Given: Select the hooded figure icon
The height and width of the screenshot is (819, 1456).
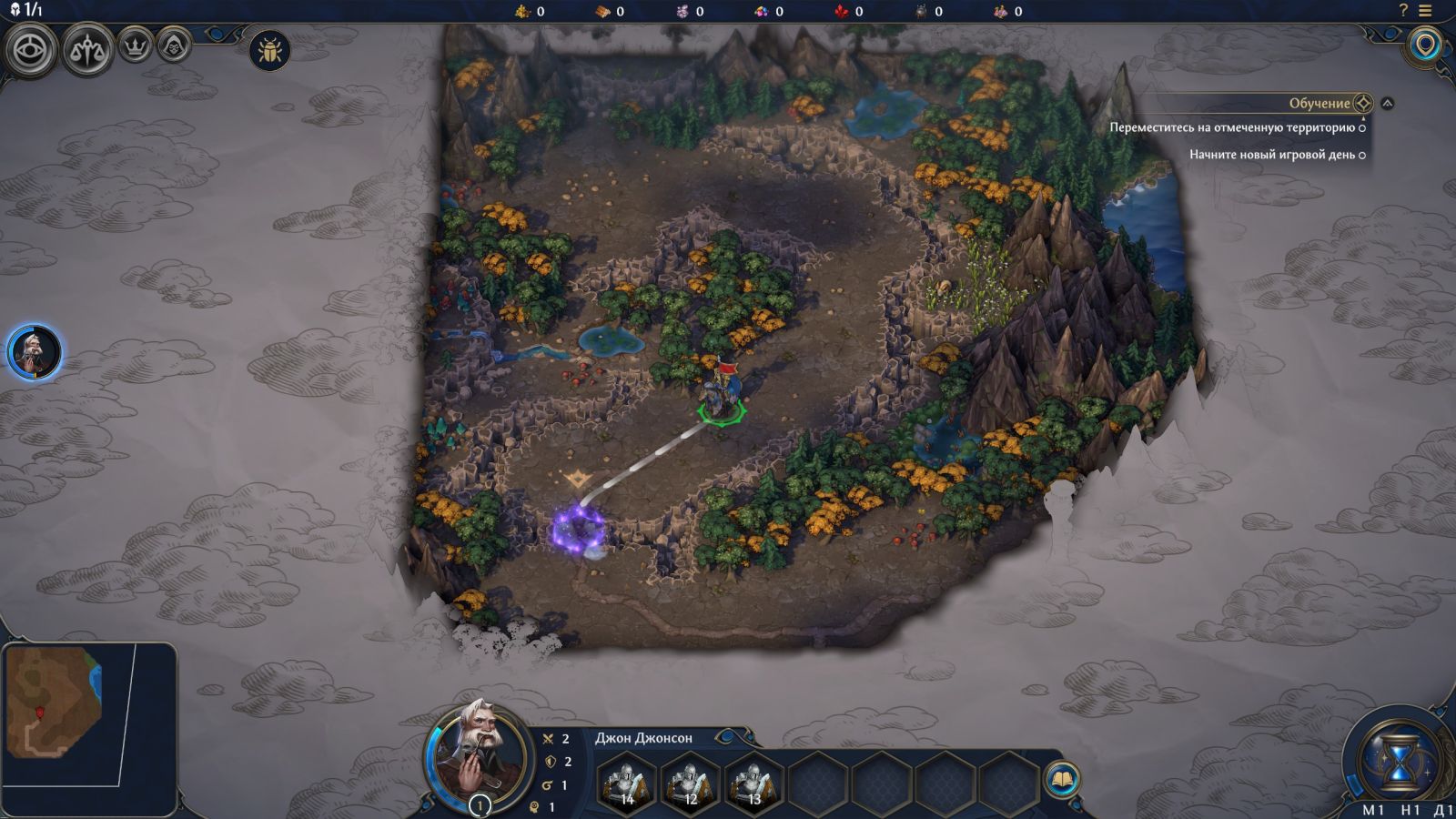Looking at the screenshot, I should (173, 45).
